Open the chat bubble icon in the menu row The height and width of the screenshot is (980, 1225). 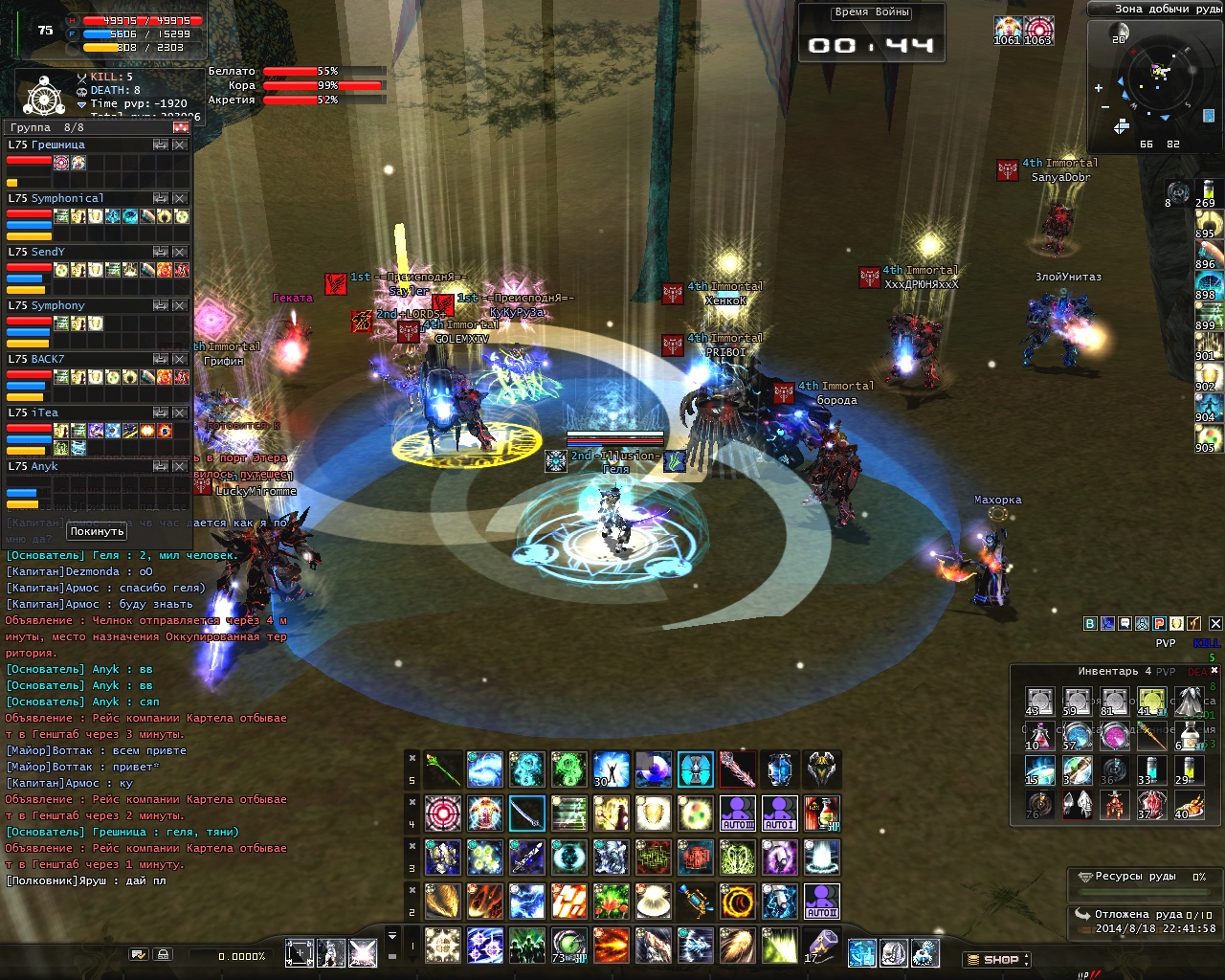click(1125, 623)
